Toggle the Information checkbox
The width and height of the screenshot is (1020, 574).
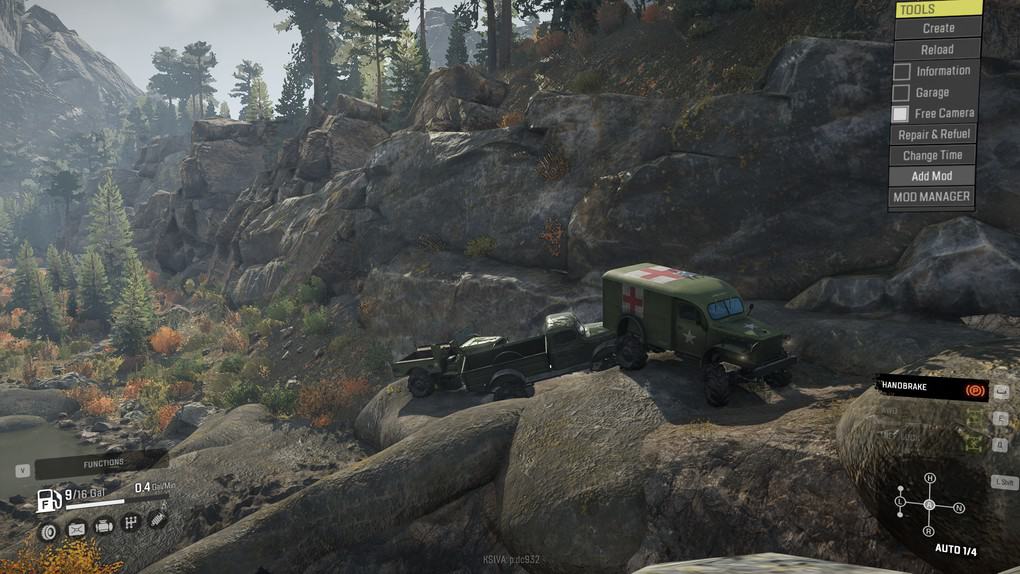tap(902, 71)
